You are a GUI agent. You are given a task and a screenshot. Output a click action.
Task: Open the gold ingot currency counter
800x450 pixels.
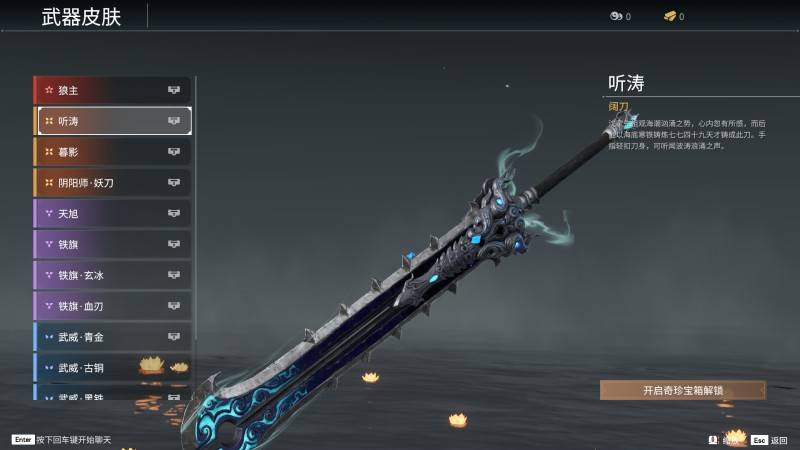click(674, 16)
